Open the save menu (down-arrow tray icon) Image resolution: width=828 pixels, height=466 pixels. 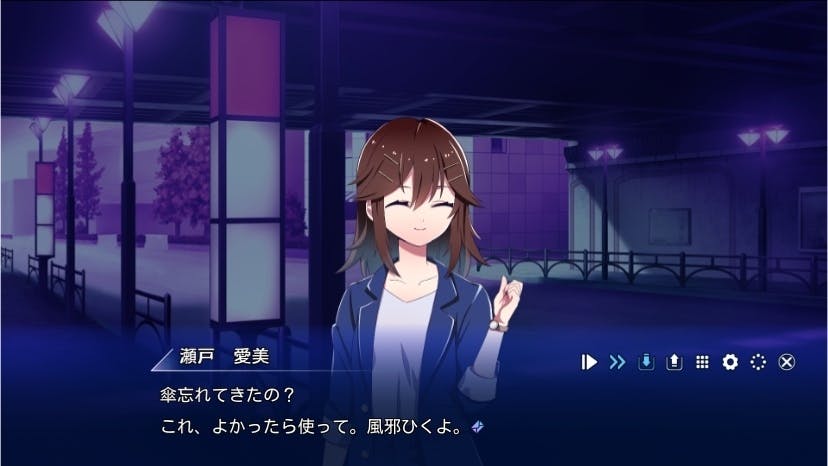[646, 362]
